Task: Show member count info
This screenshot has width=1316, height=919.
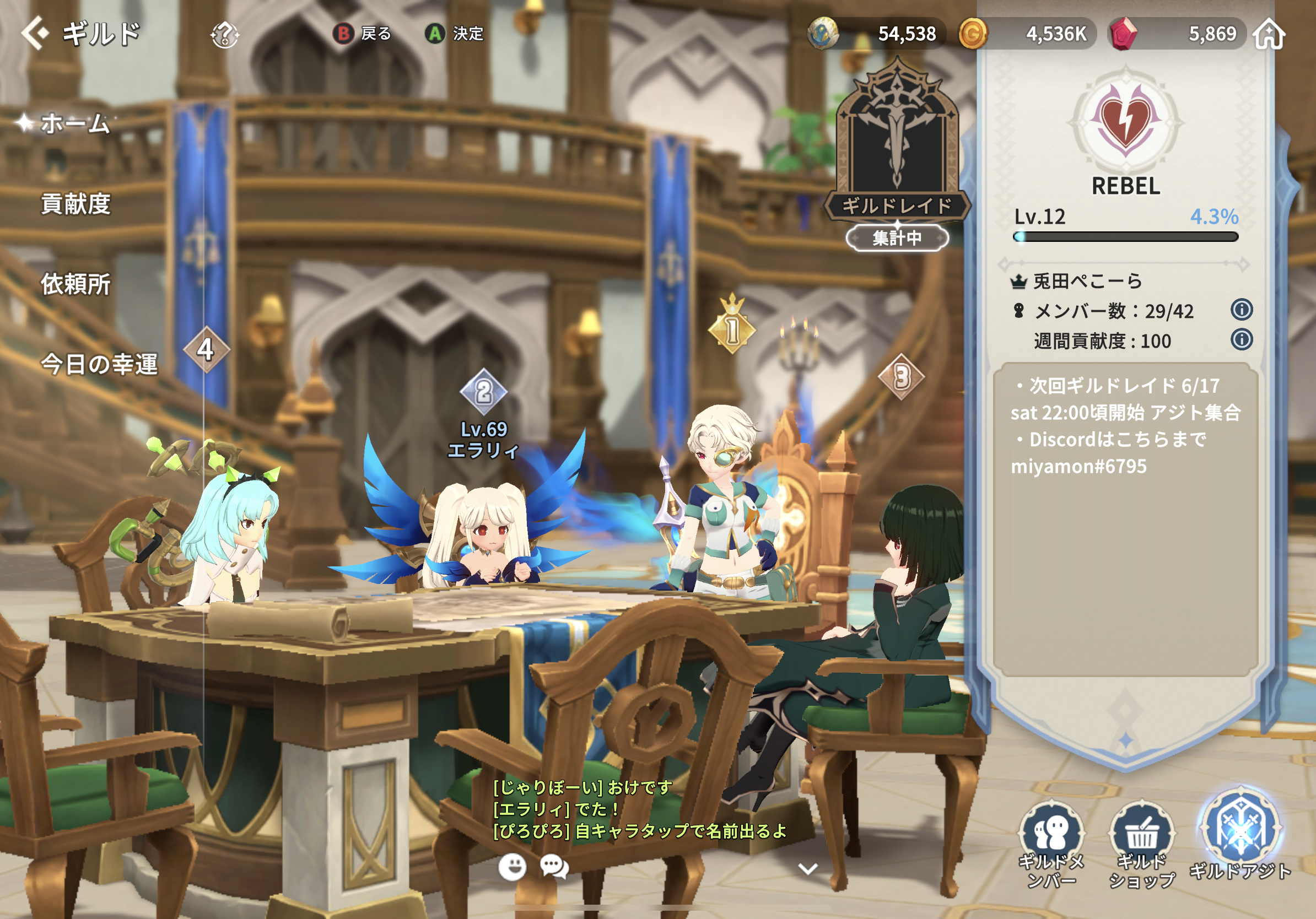Action: [x=1241, y=310]
